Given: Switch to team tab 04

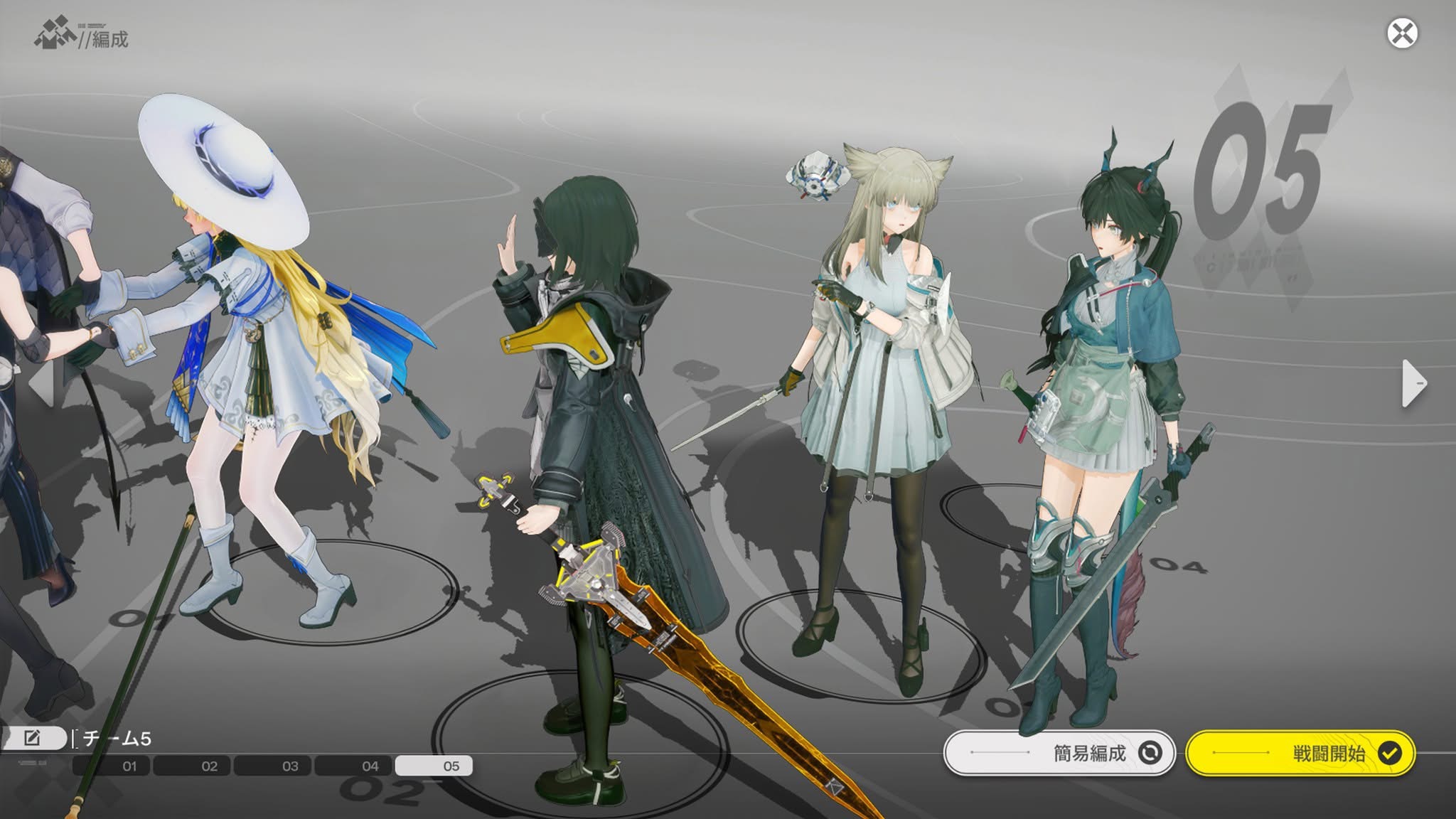Looking at the screenshot, I should [353, 766].
